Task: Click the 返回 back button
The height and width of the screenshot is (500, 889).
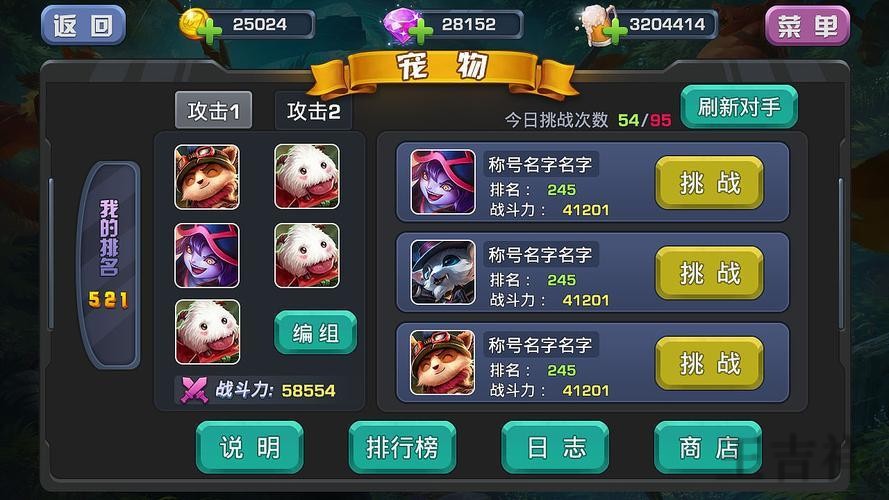Action: [83, 25]
